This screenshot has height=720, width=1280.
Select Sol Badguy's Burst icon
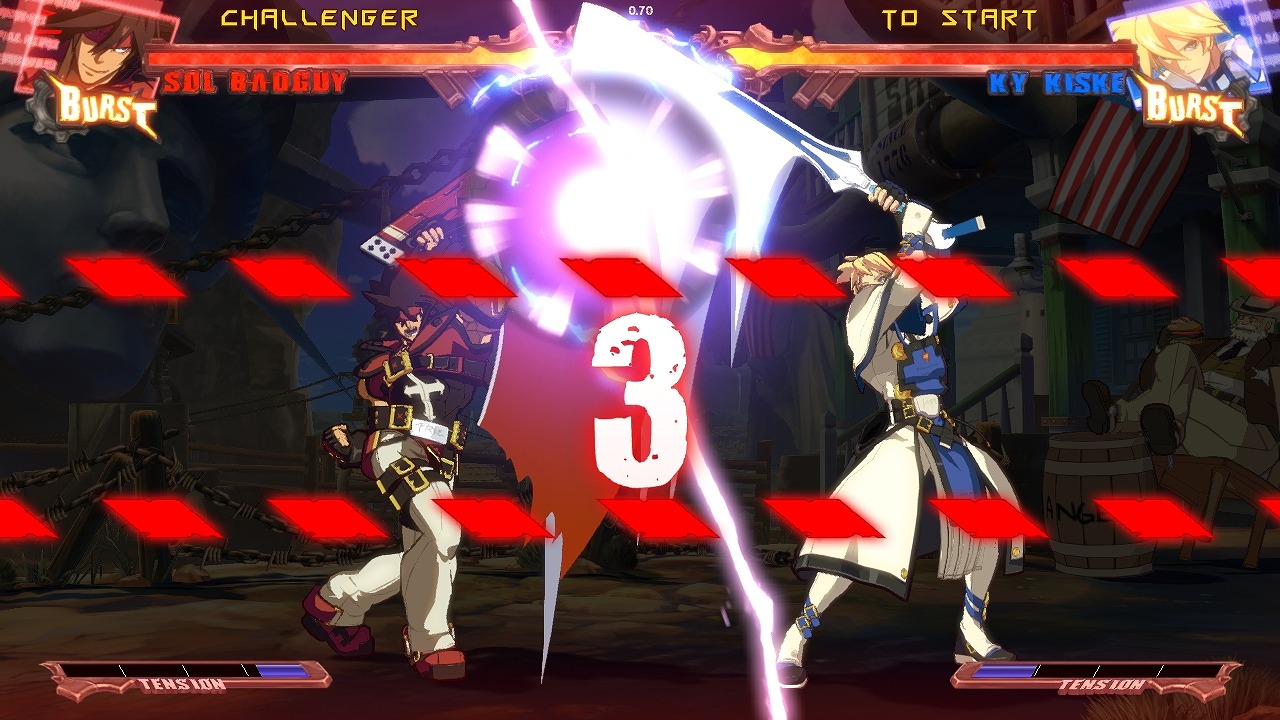click(105, 107)
